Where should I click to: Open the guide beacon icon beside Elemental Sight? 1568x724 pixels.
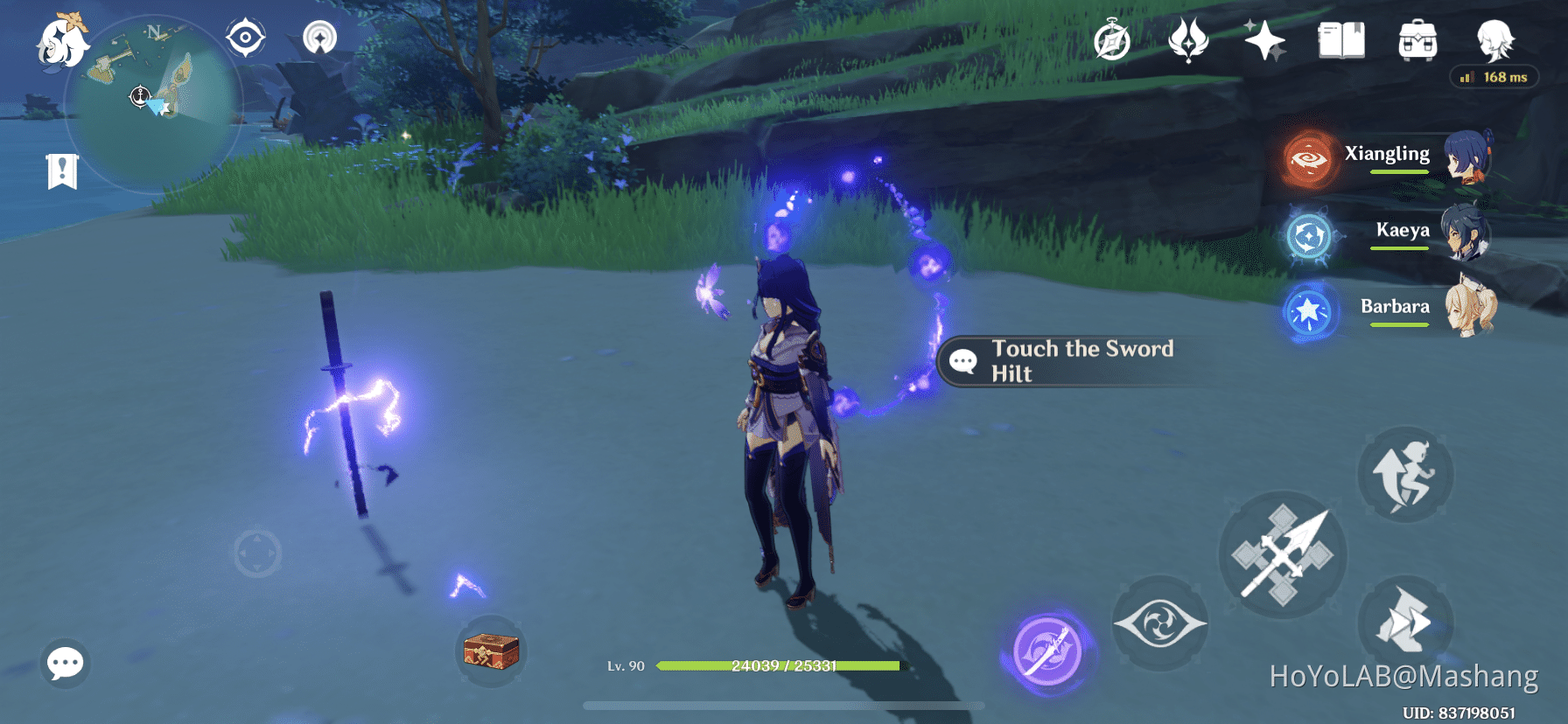320,37
